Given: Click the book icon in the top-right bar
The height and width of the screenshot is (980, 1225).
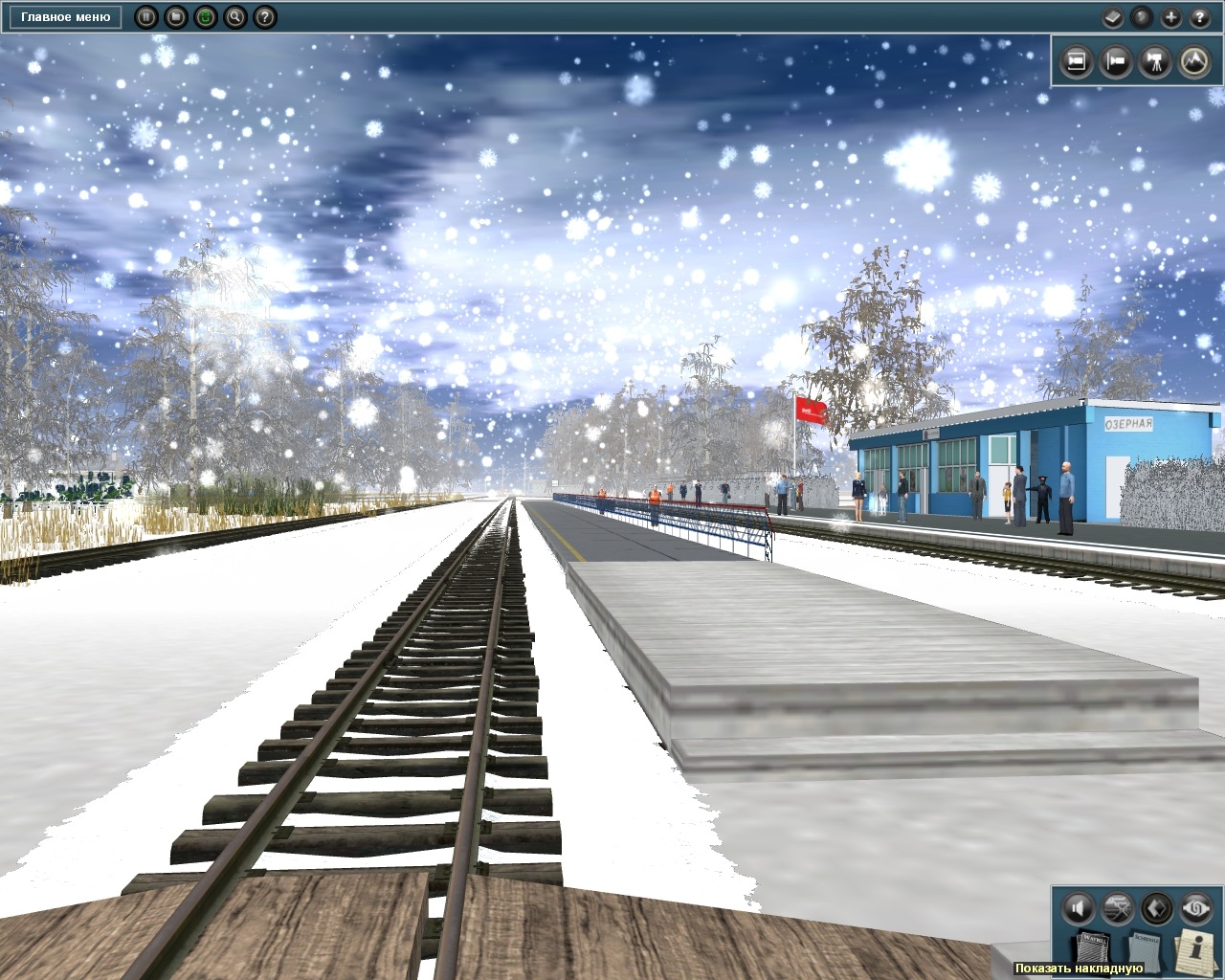Looking at the screenshot, I should (1112, 17).
